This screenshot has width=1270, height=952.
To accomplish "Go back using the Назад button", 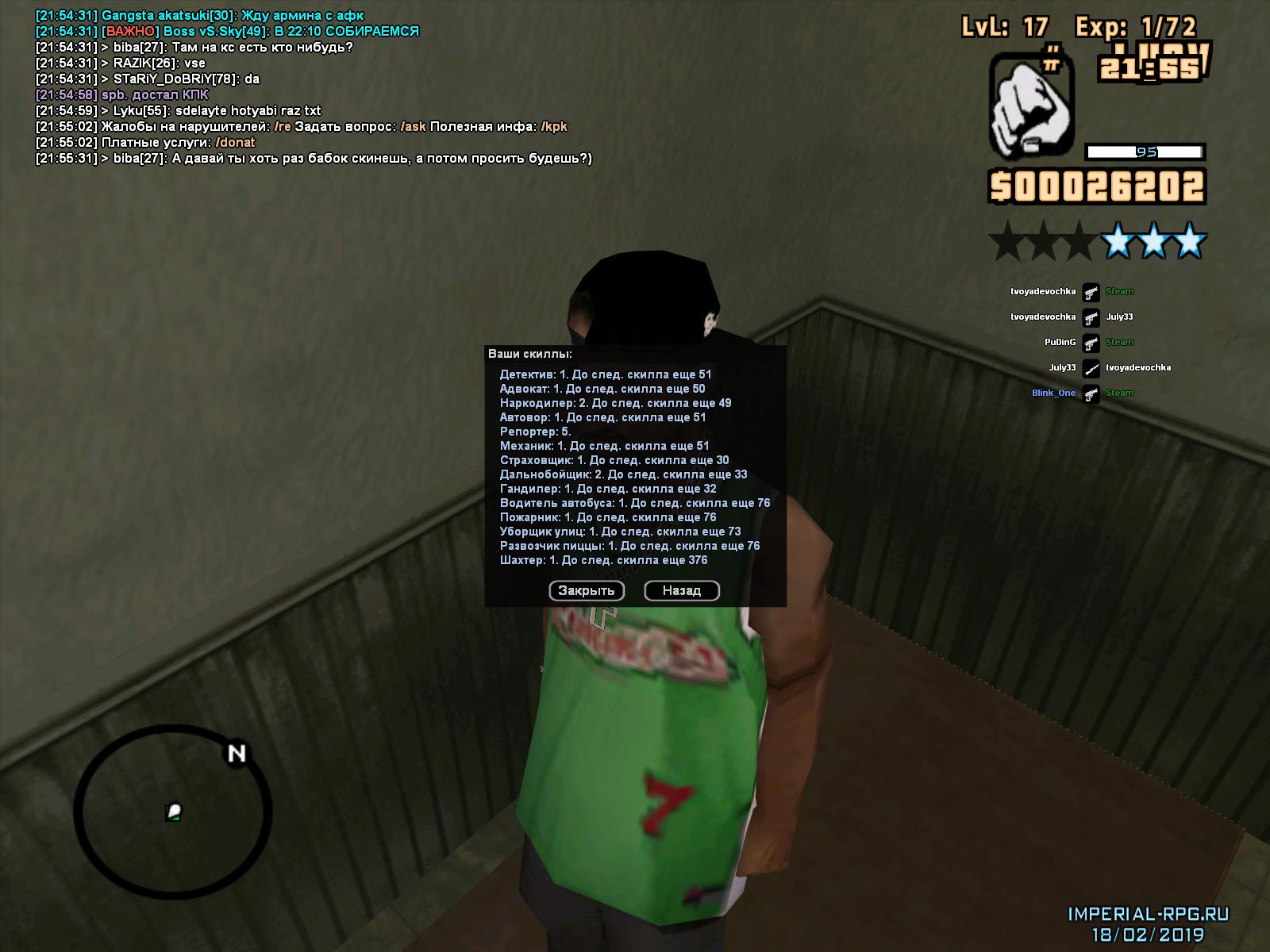I will (x=682, y=591).
